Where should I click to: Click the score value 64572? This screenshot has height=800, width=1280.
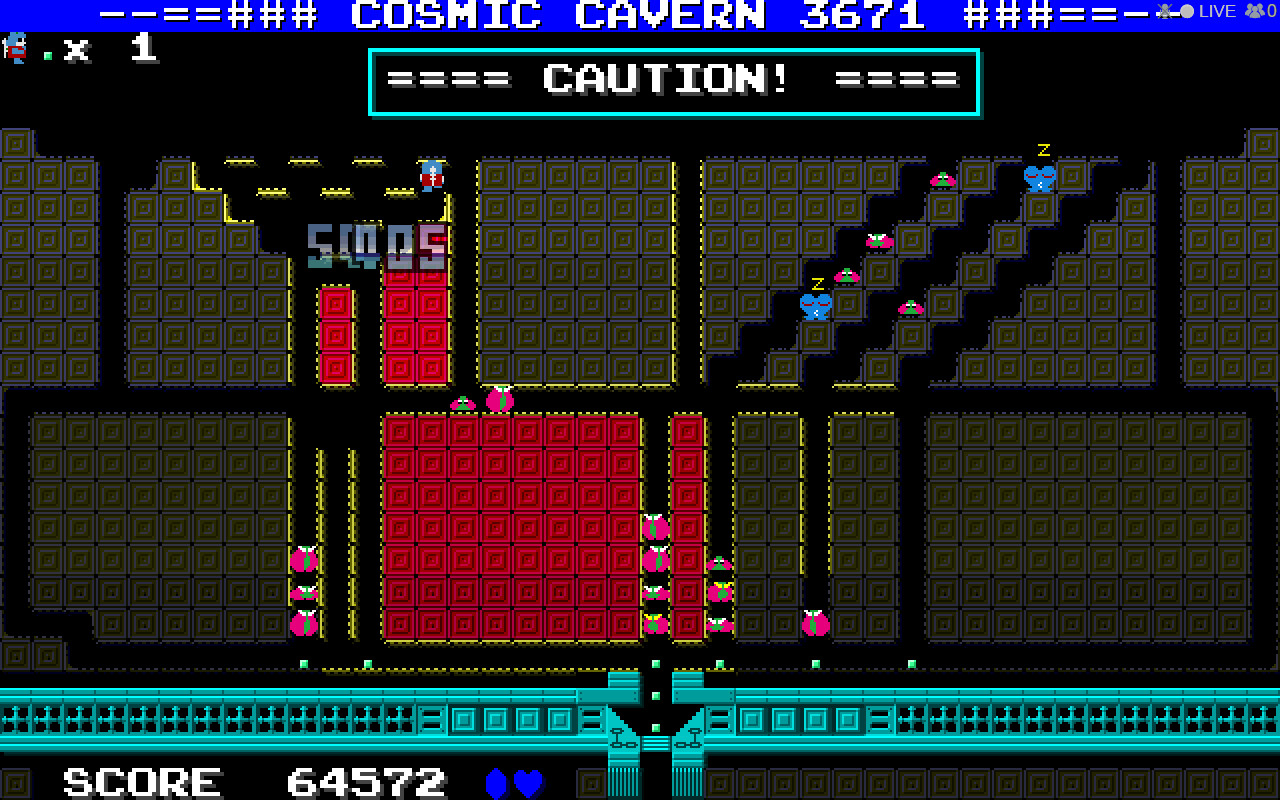[x=365, y=781]
